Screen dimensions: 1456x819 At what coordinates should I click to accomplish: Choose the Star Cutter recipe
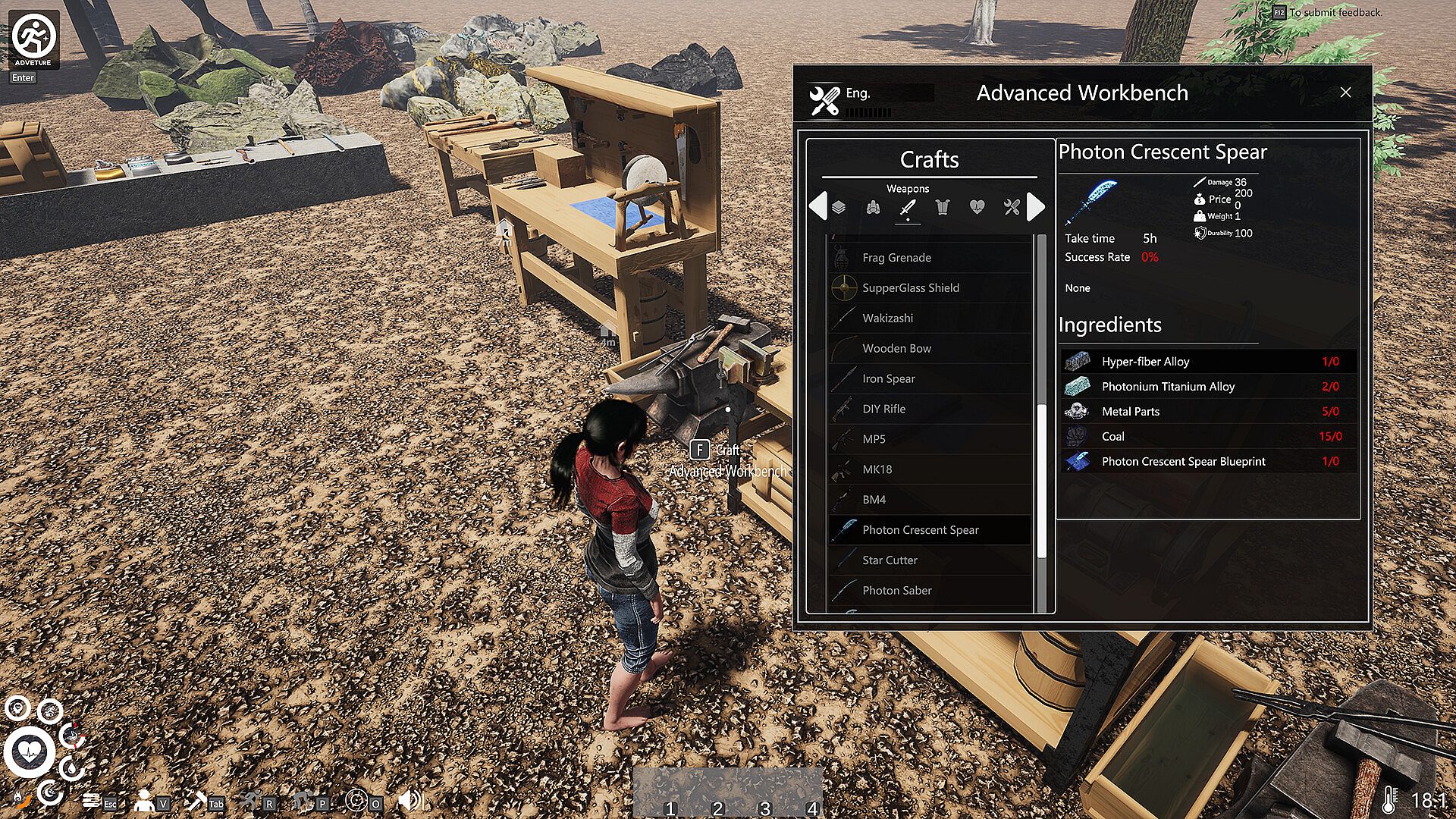890,560
